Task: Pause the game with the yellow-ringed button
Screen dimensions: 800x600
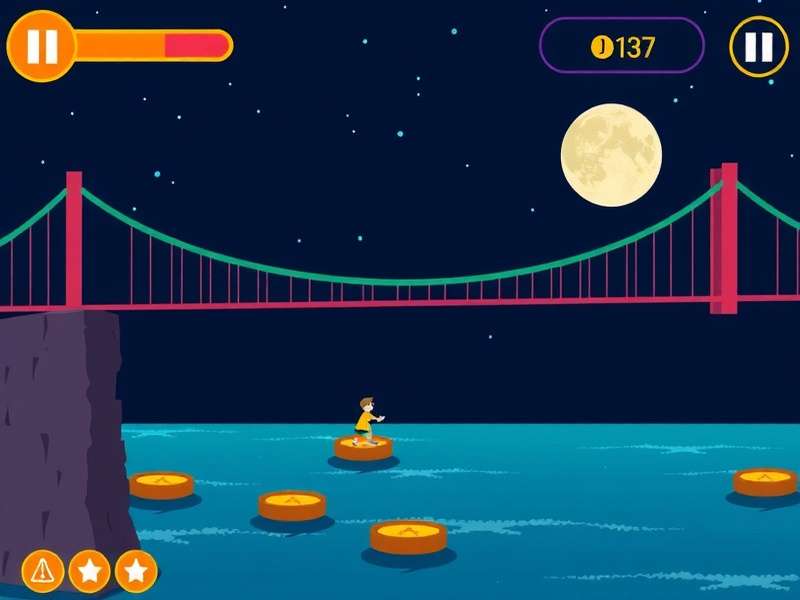Action: tap(759, 46)
